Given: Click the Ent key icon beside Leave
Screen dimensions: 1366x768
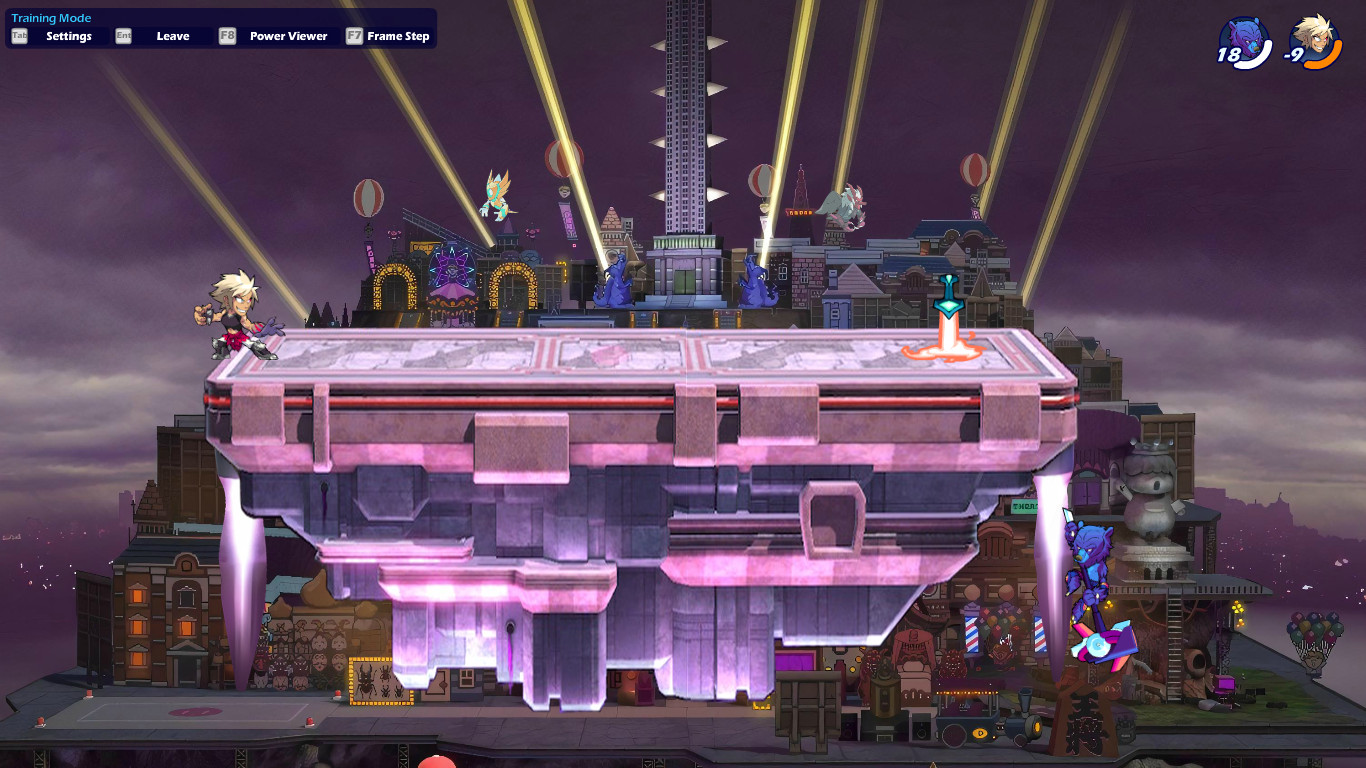Looking at the screenshot, I should click(122, 35).
